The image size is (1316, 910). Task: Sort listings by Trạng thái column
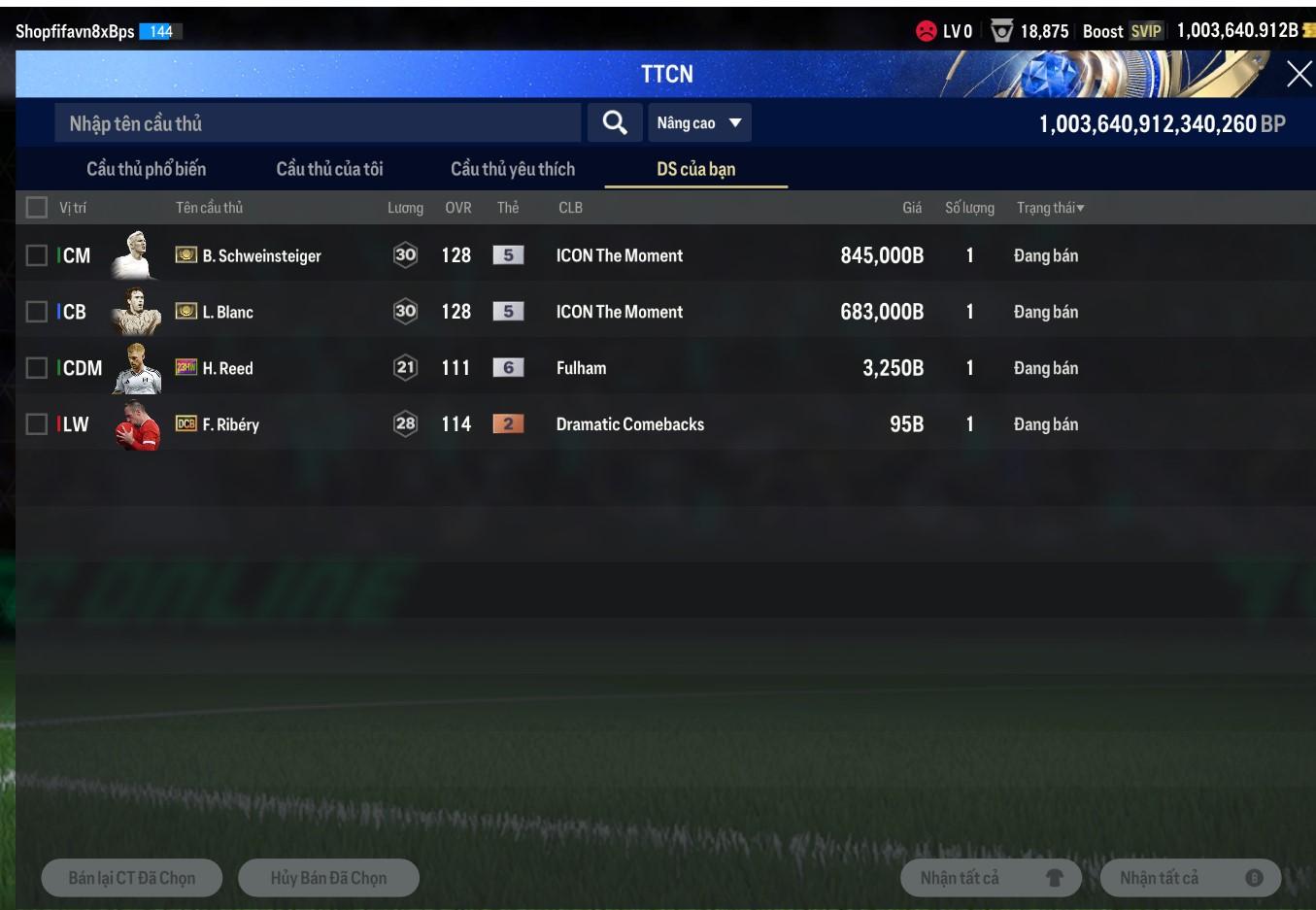pyautogui.click(x=1050, y=208)
